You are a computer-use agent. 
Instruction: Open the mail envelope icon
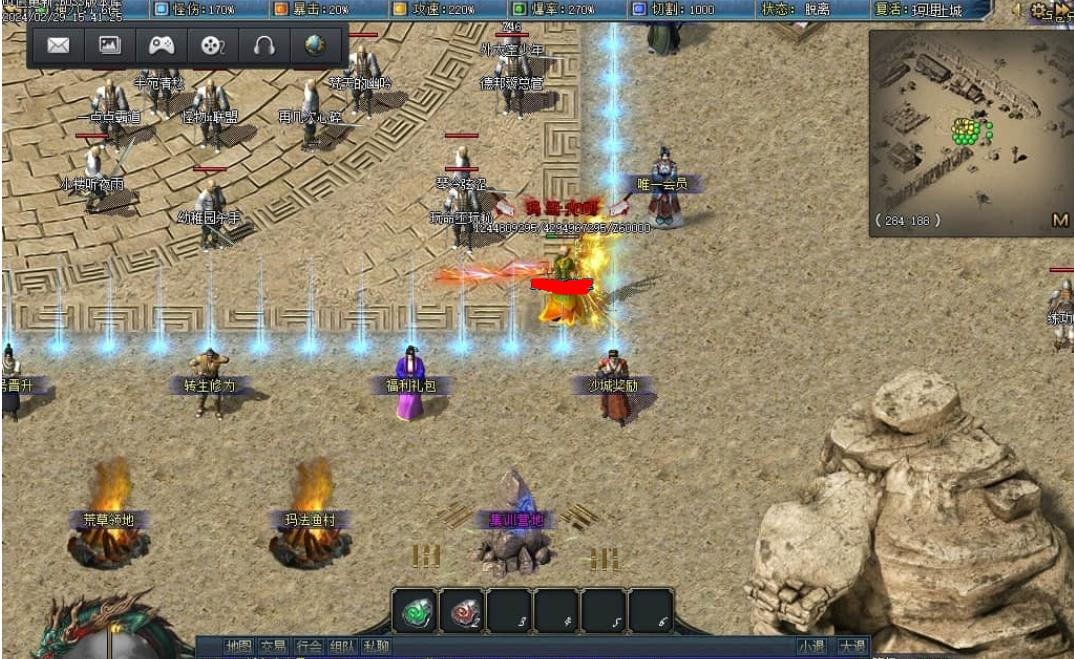point(58,46)
